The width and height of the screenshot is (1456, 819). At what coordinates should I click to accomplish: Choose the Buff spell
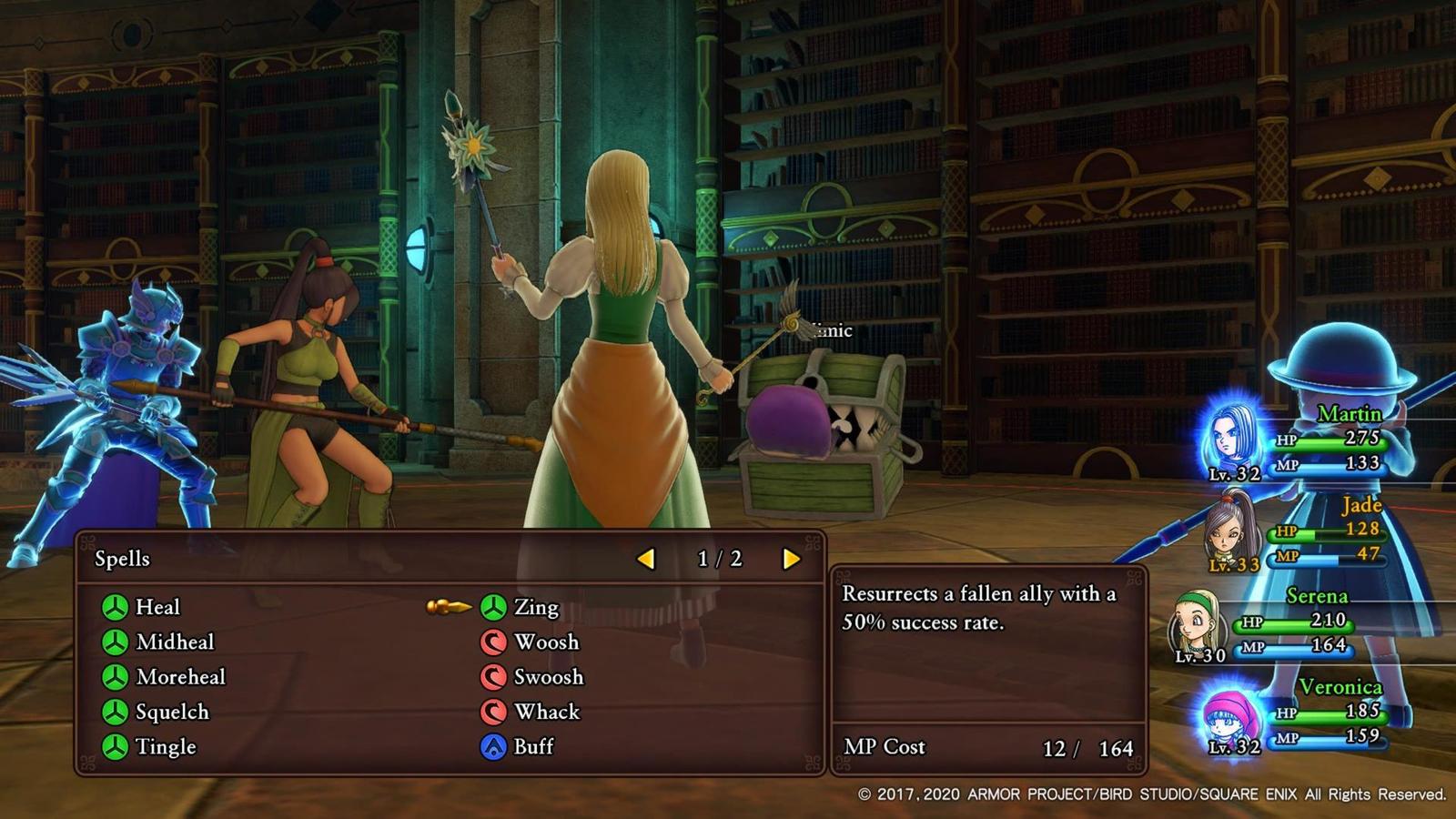(533, 747)
